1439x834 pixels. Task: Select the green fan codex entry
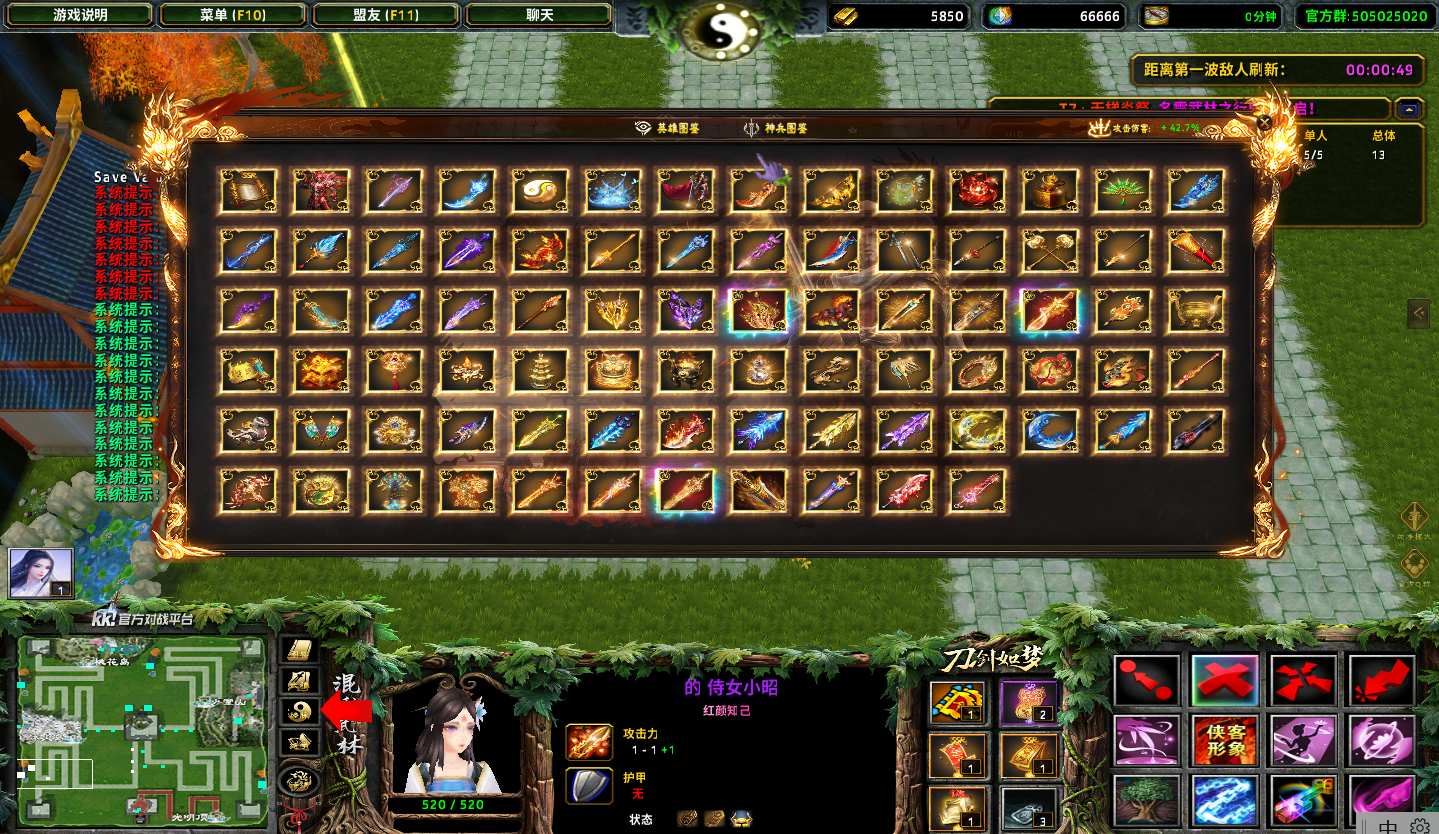point(1122,191)
